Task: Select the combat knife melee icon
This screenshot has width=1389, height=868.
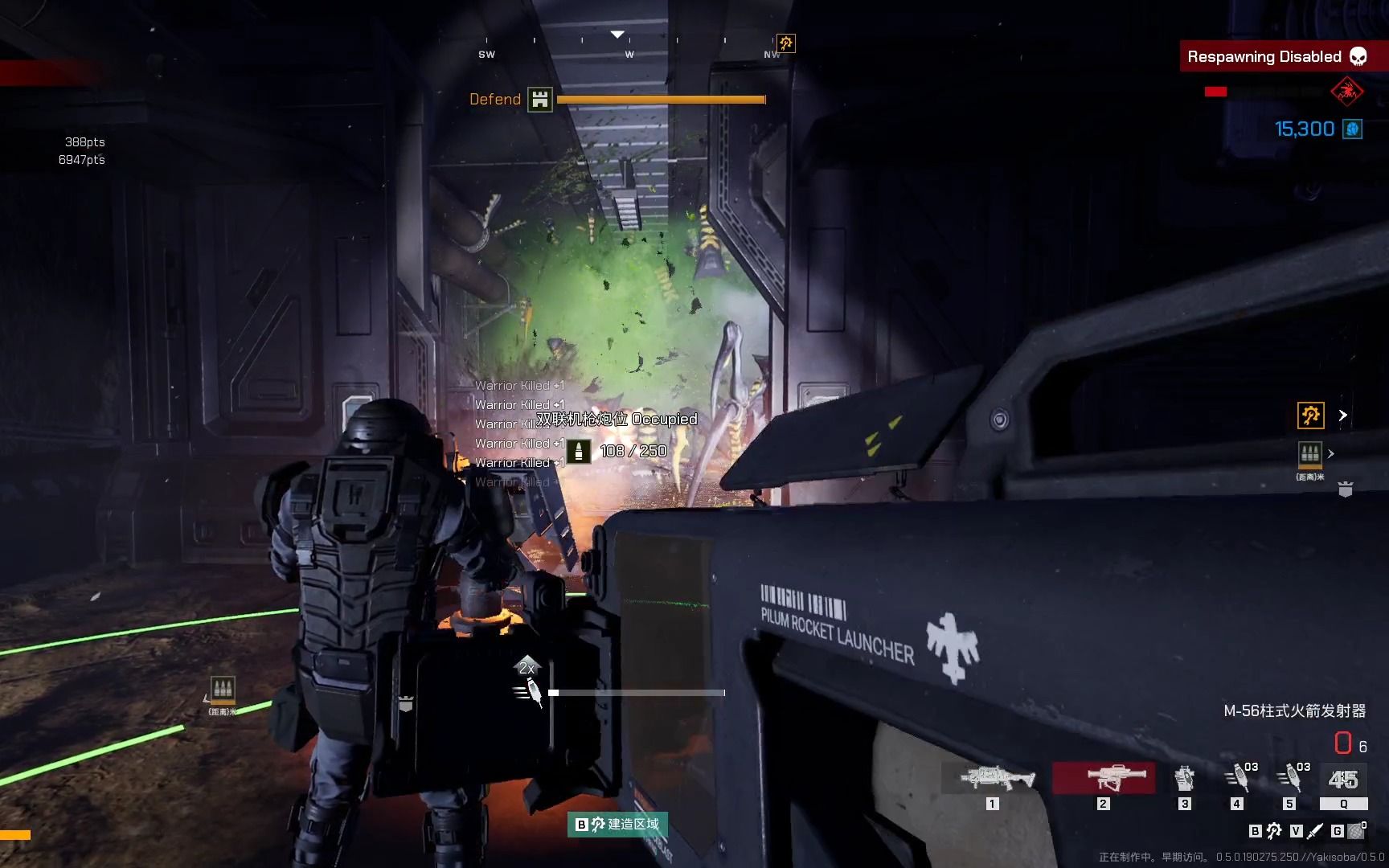Action: pos(1316,831)
